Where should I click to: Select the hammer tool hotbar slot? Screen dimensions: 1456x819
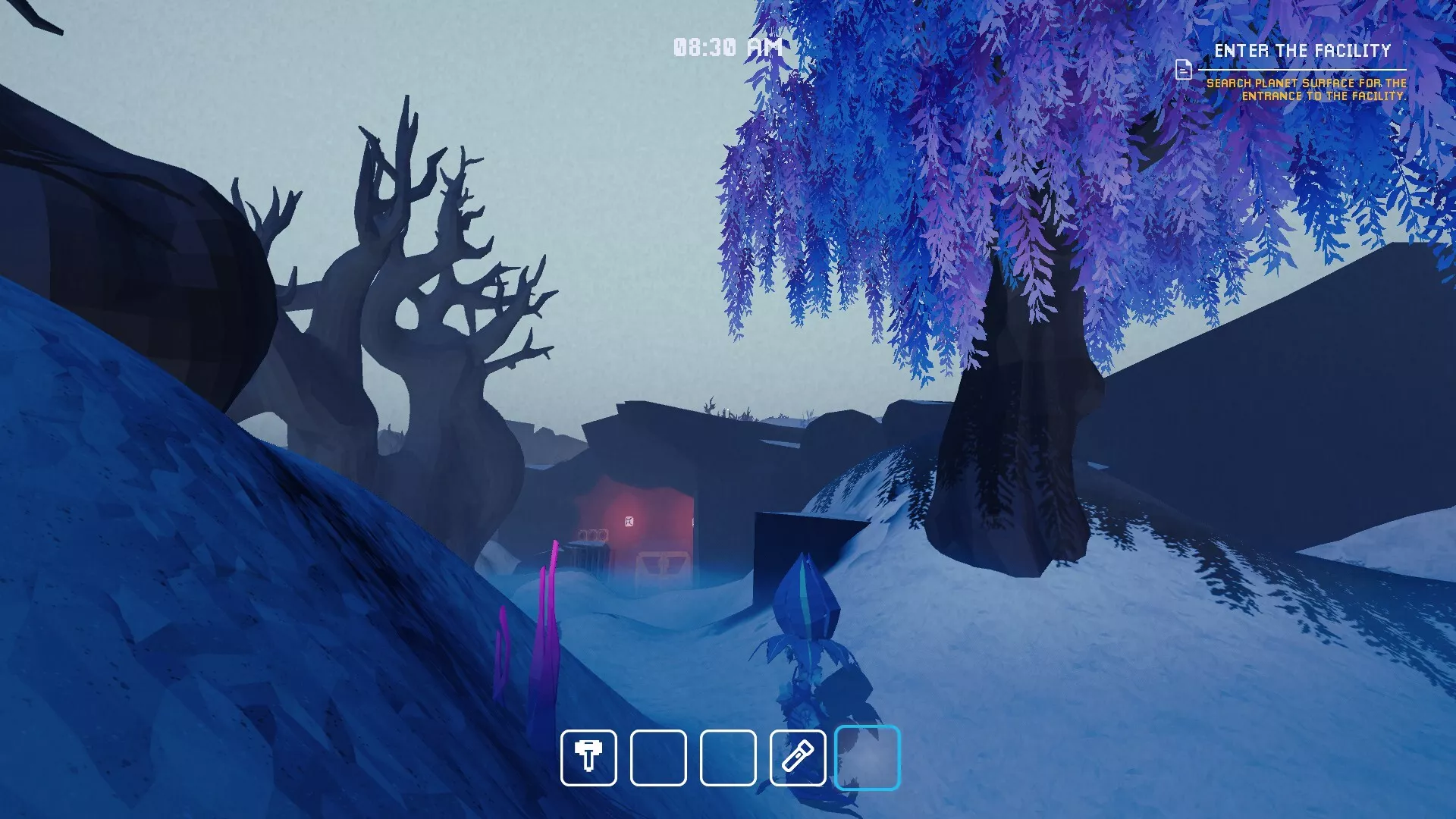coord(588,758)
